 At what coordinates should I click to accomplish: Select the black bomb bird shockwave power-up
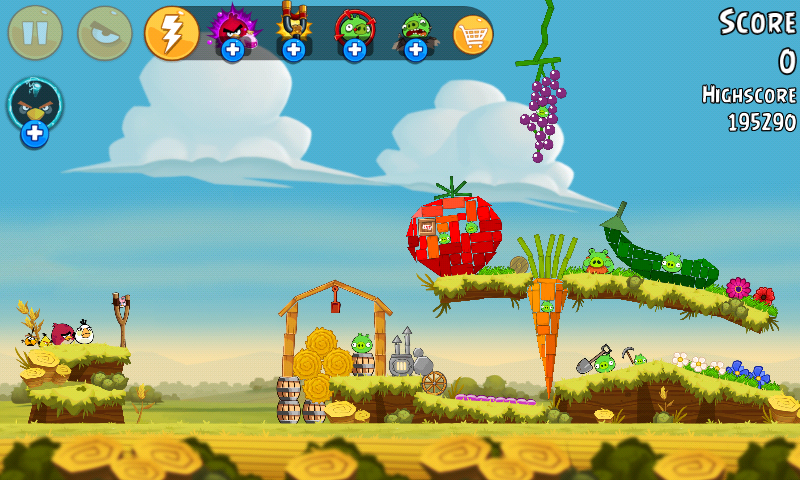(35, 108)
